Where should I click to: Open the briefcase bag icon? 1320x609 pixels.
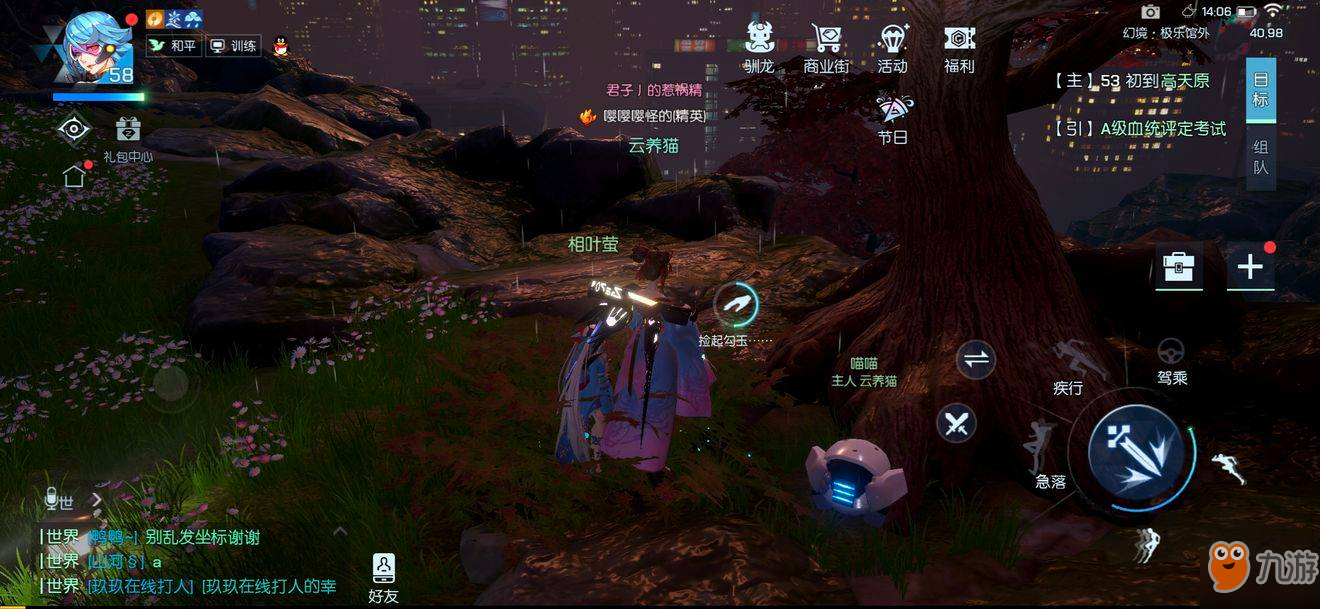[1179, 267]
